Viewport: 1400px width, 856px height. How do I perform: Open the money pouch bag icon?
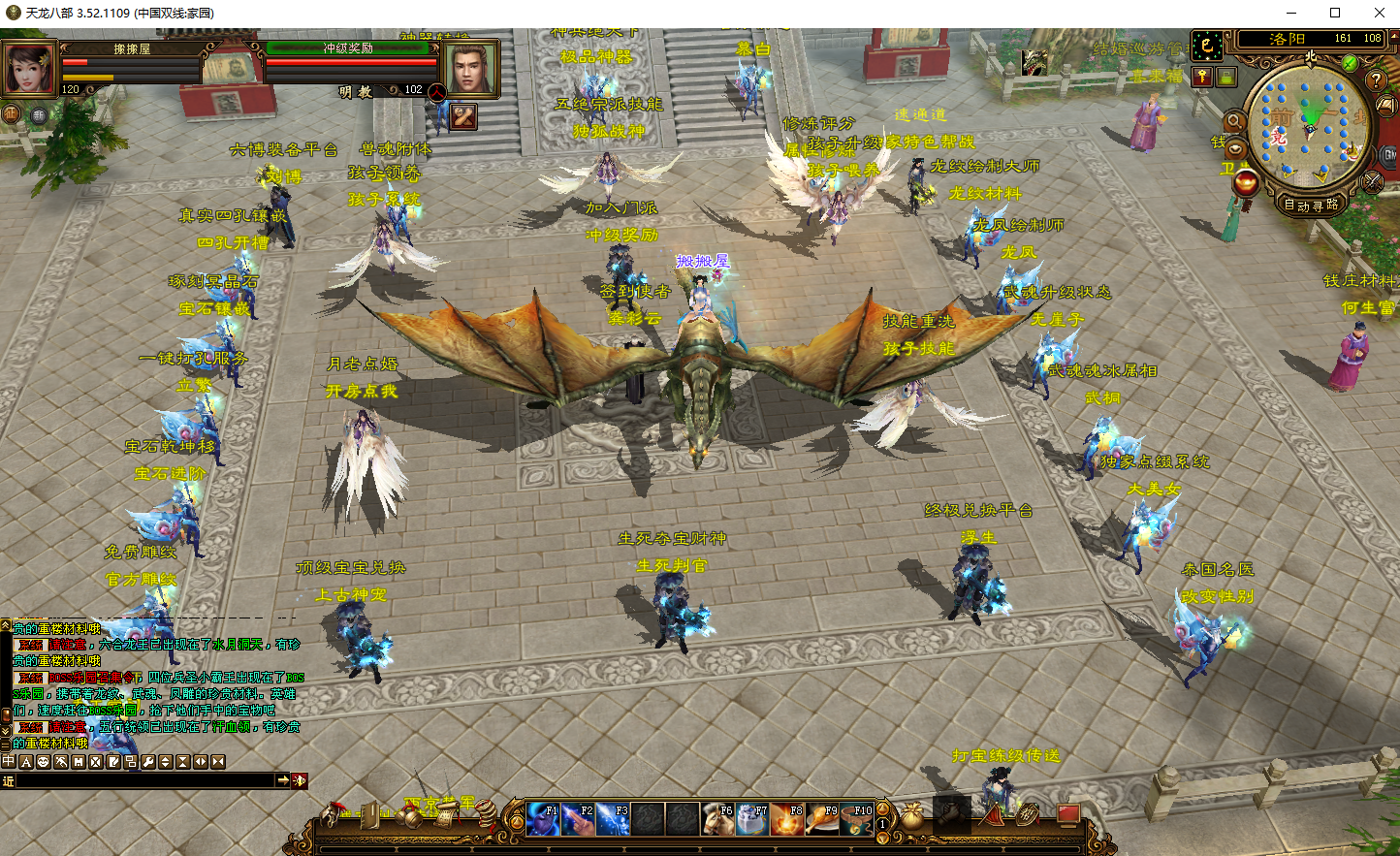[x=912, y=817]
